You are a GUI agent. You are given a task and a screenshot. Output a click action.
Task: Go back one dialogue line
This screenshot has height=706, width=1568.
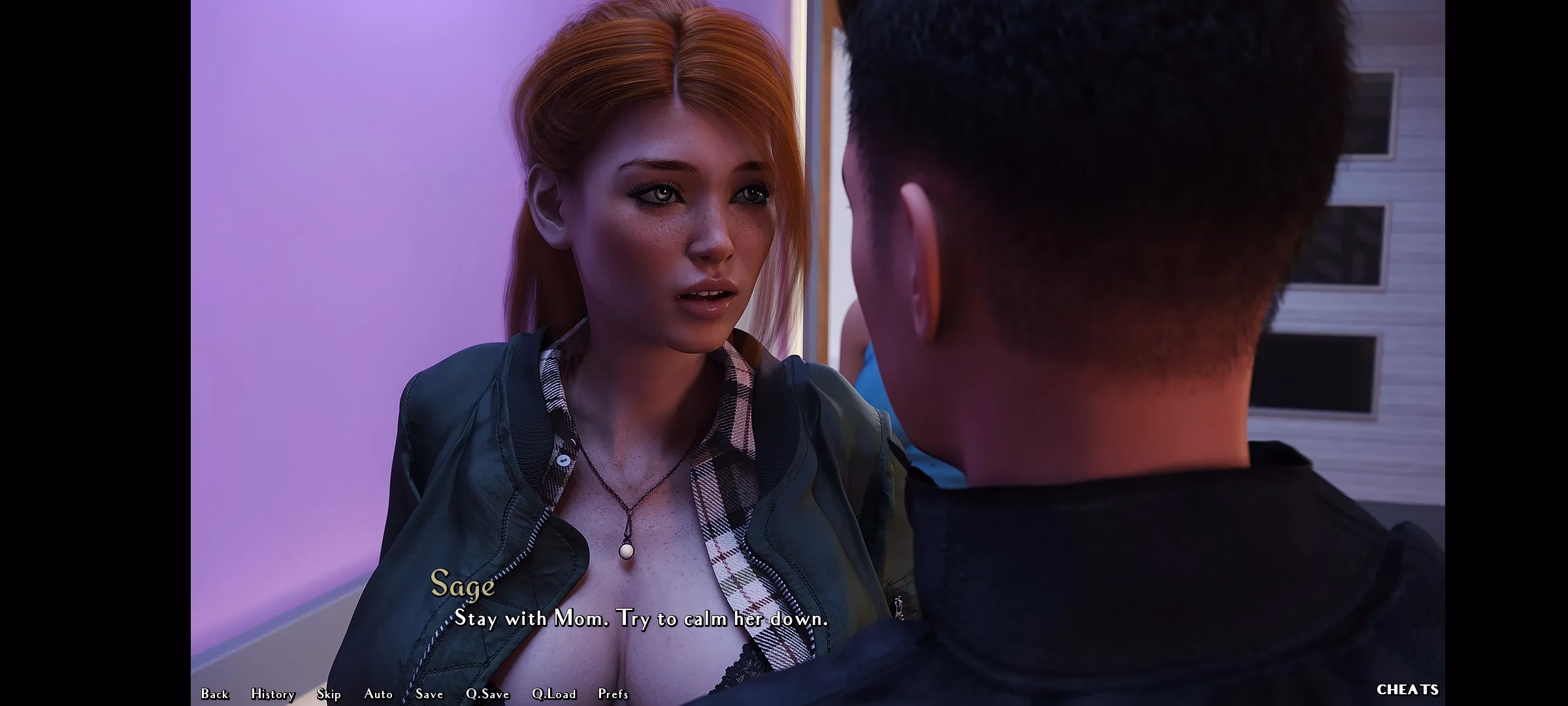pyautogui.click(x=215, y=694)
